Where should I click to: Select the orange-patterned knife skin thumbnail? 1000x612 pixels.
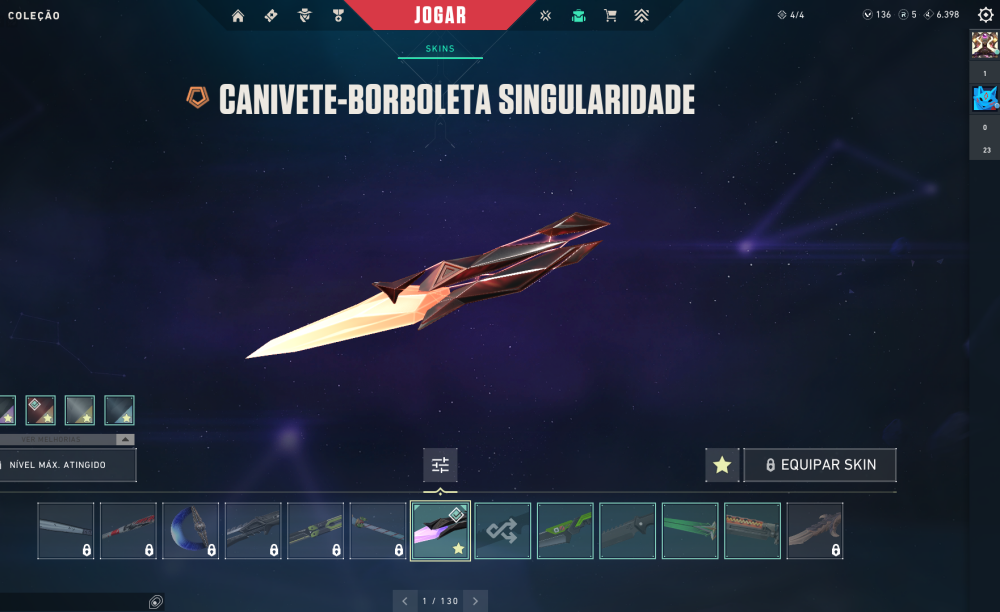[x=752, y=531]
